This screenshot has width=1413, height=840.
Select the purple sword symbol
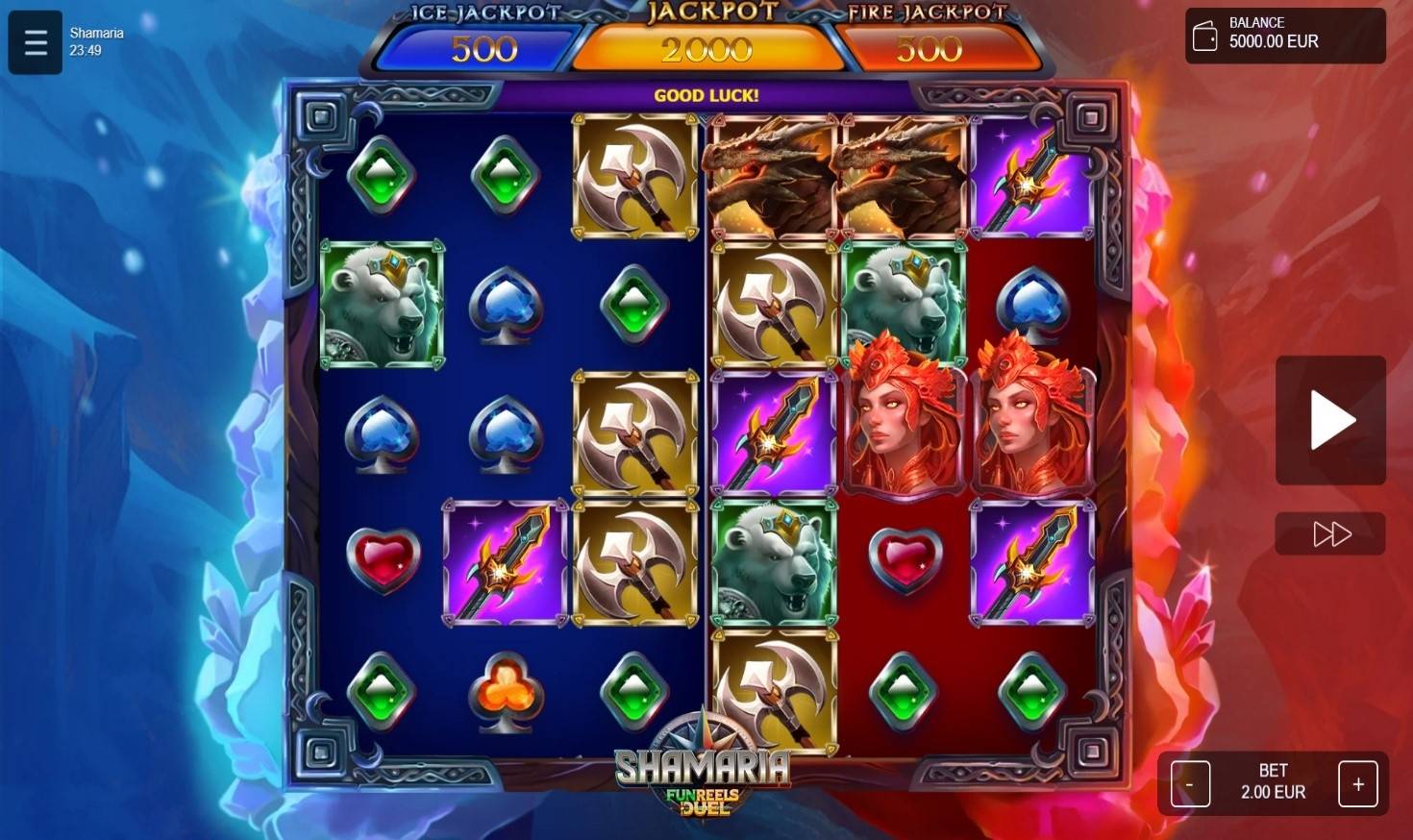coord(504,562)
